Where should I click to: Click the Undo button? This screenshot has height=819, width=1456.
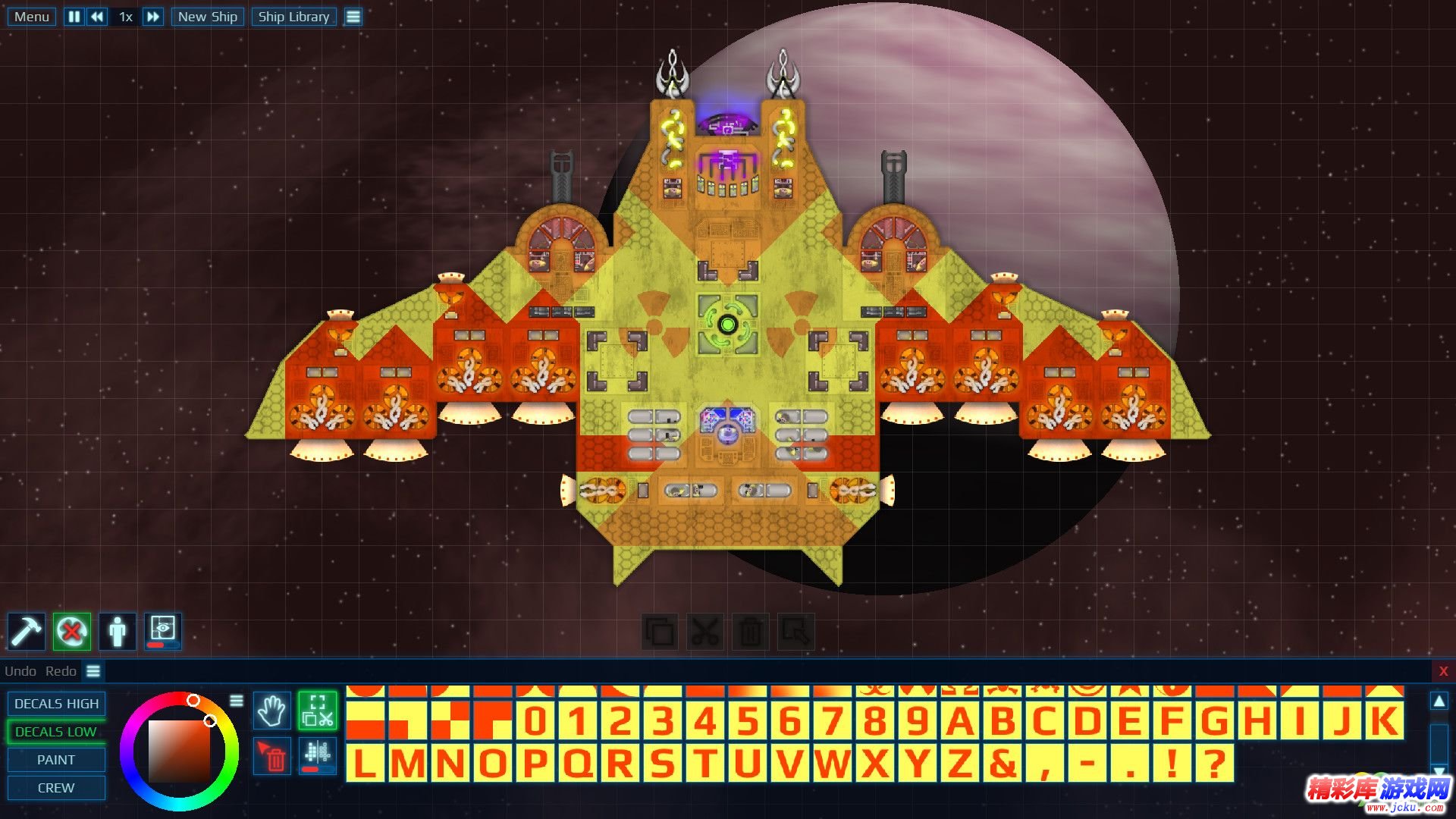(x=20, y=671)
